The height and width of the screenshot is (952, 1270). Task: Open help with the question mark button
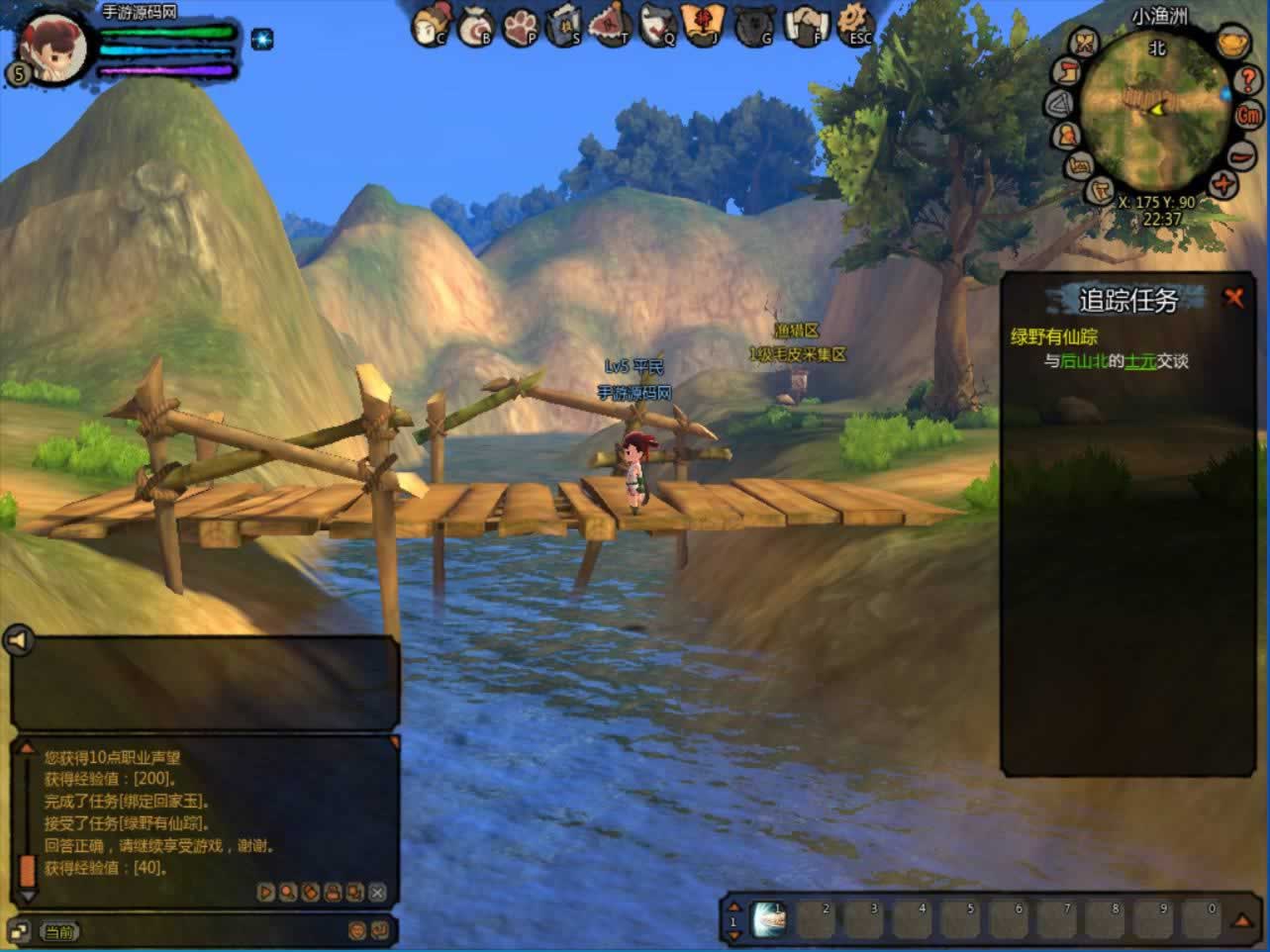(x=1249, y=79)
